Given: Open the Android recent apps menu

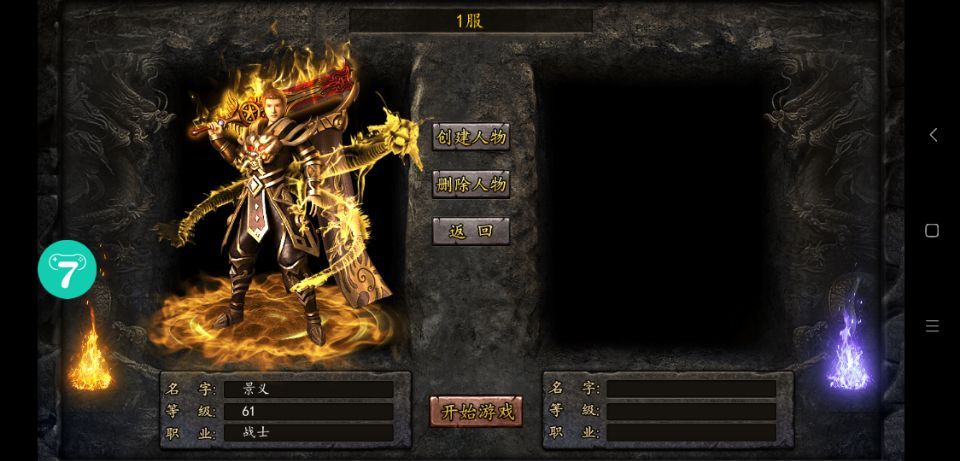Looking at the screenshot, I should 932,326.
